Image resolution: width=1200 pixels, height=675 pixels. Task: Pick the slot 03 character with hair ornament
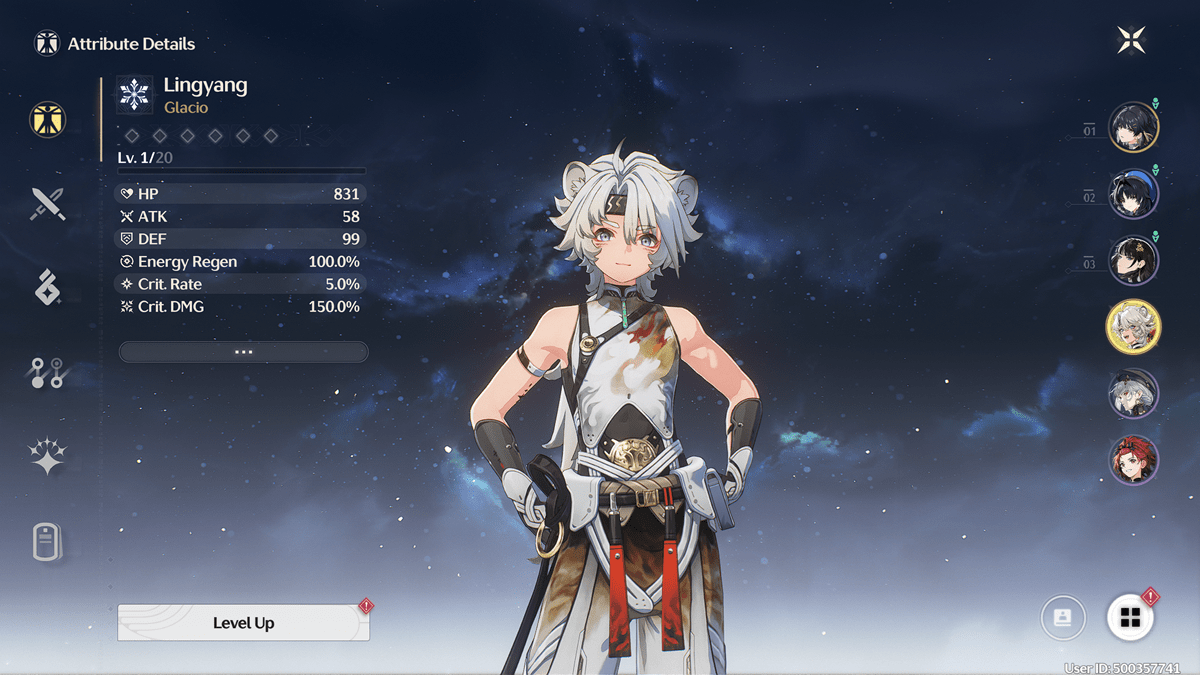point(1133,260)
